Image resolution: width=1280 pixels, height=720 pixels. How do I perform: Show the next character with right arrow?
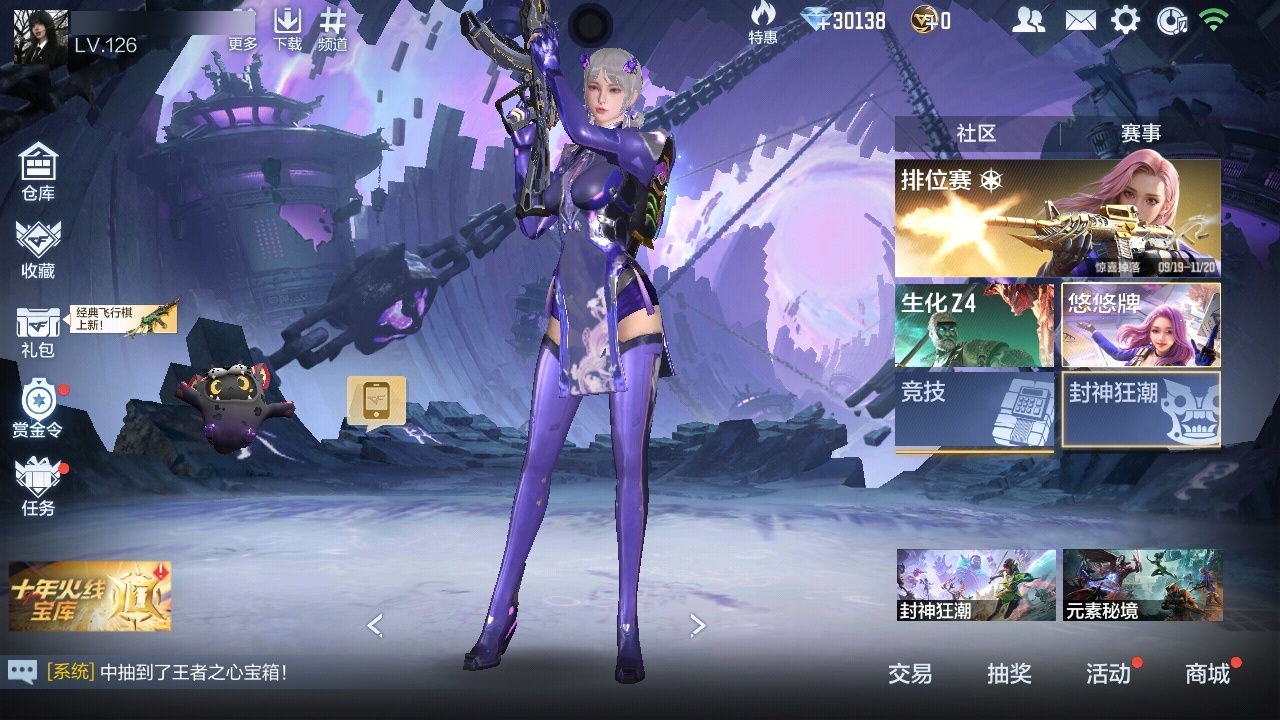pyautogui.click(x=698, y=626)
